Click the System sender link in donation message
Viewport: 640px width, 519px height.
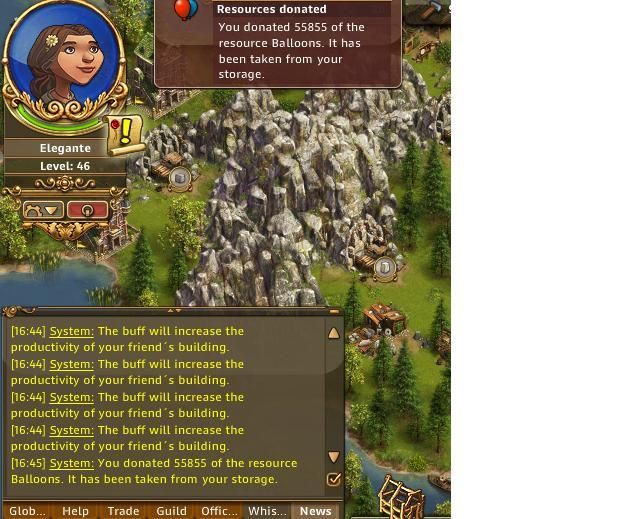(72, 463)
